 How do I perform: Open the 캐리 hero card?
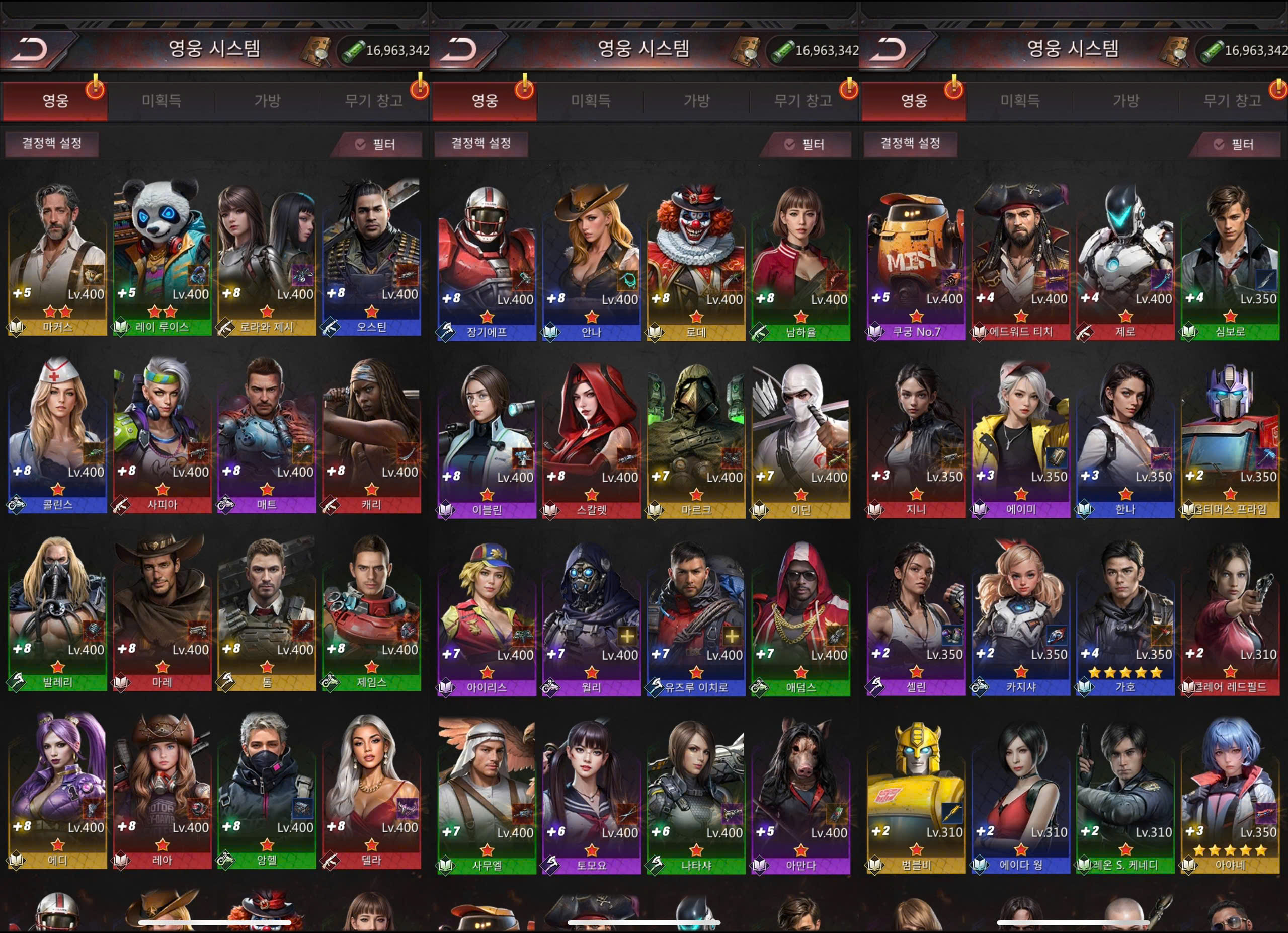[x=371, y=436]
